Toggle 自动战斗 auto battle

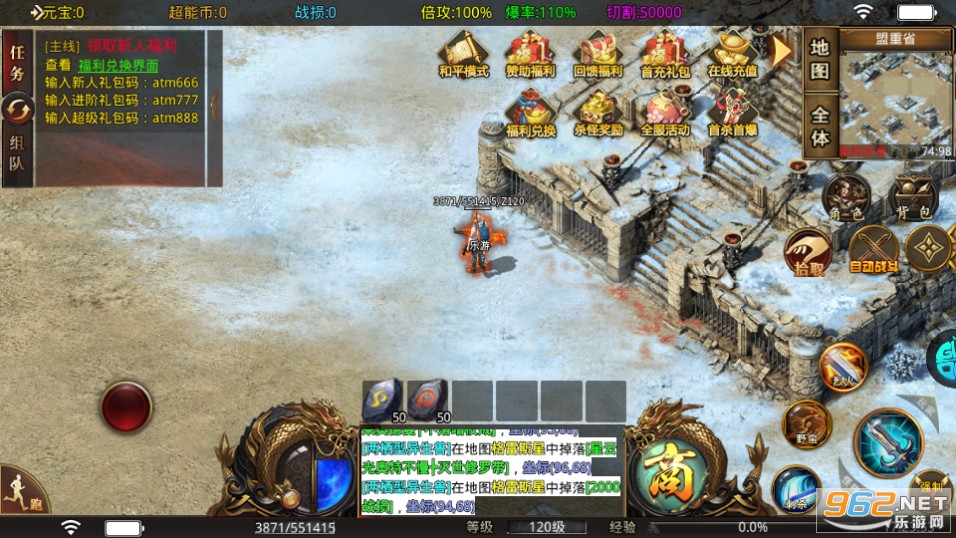point(873,250)
